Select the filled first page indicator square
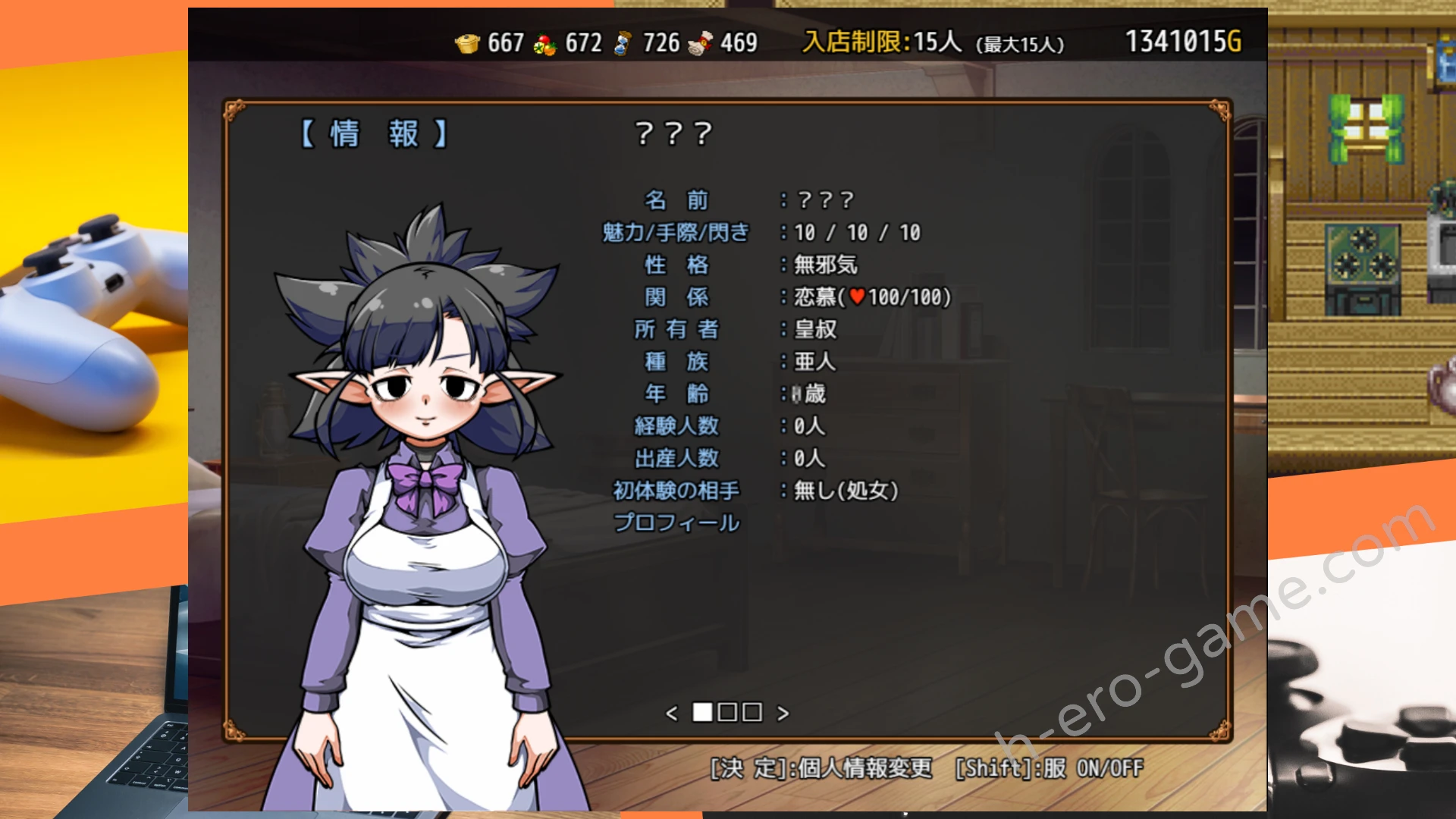The height and width of the screenshot is (819, 1456). tap(702, 713)
